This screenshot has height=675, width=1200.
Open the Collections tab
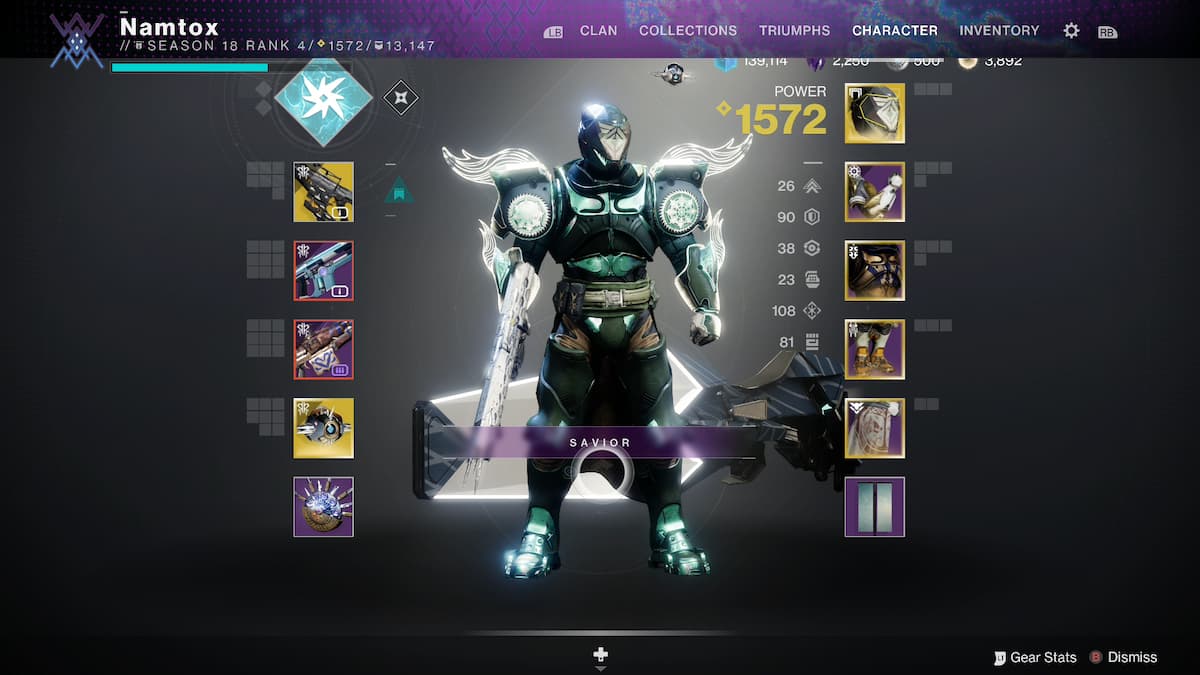pos(690,31)
